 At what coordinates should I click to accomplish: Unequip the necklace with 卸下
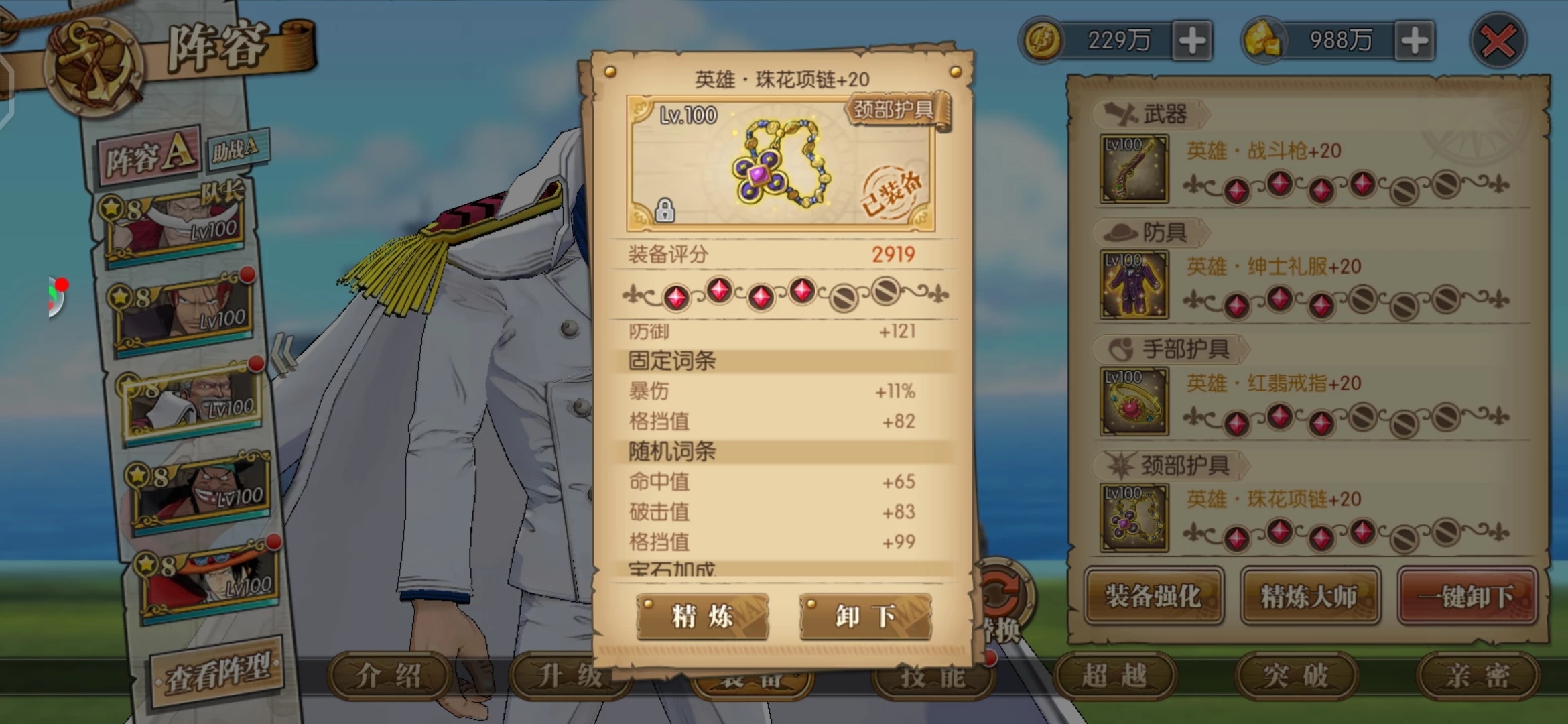(865, 616)
